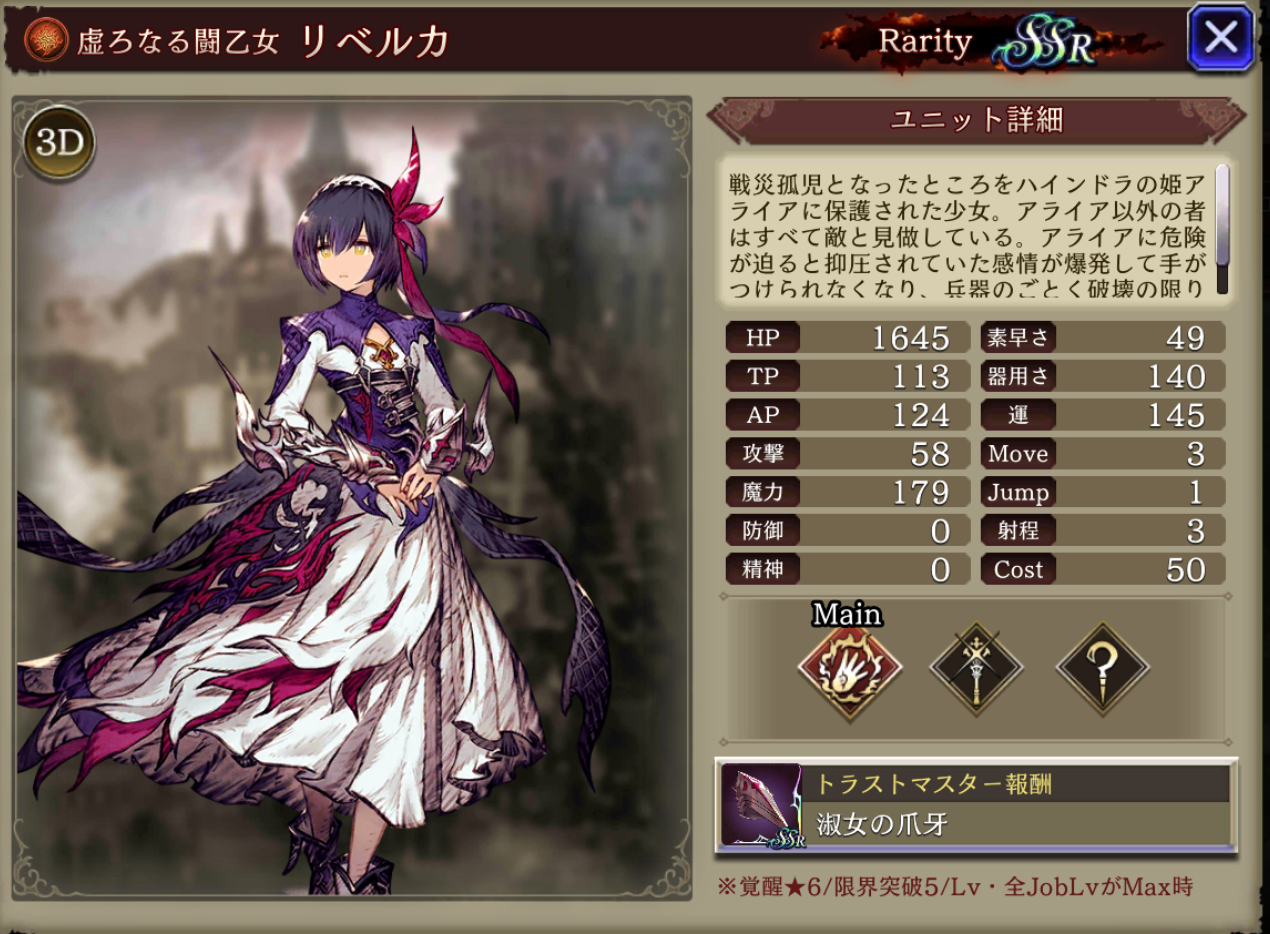Toggle the 3D model view
The height and width of the screenshot is (934, 1270).
point(59,143)
